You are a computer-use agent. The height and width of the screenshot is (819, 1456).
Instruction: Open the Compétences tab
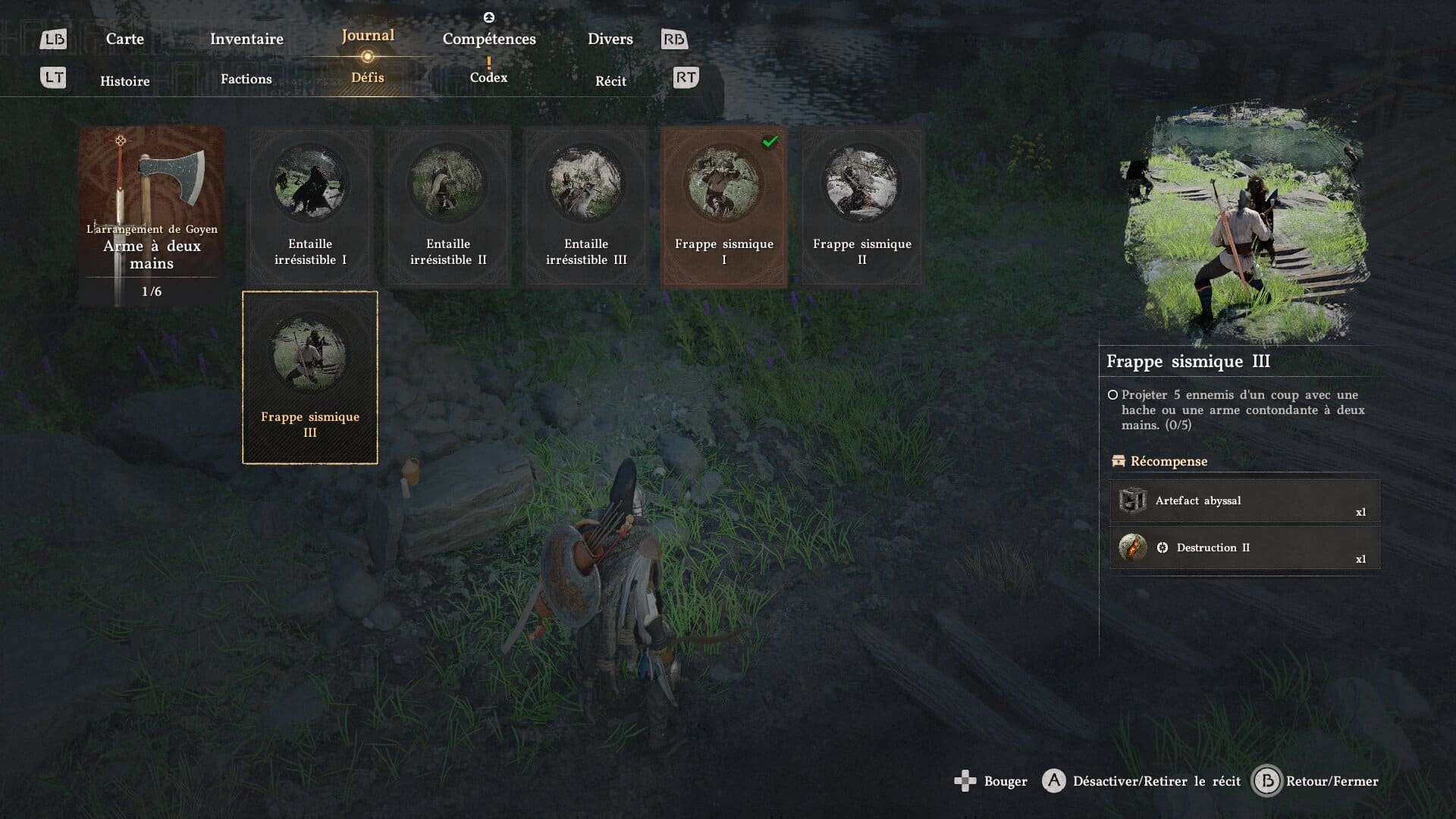click(489, 39)
